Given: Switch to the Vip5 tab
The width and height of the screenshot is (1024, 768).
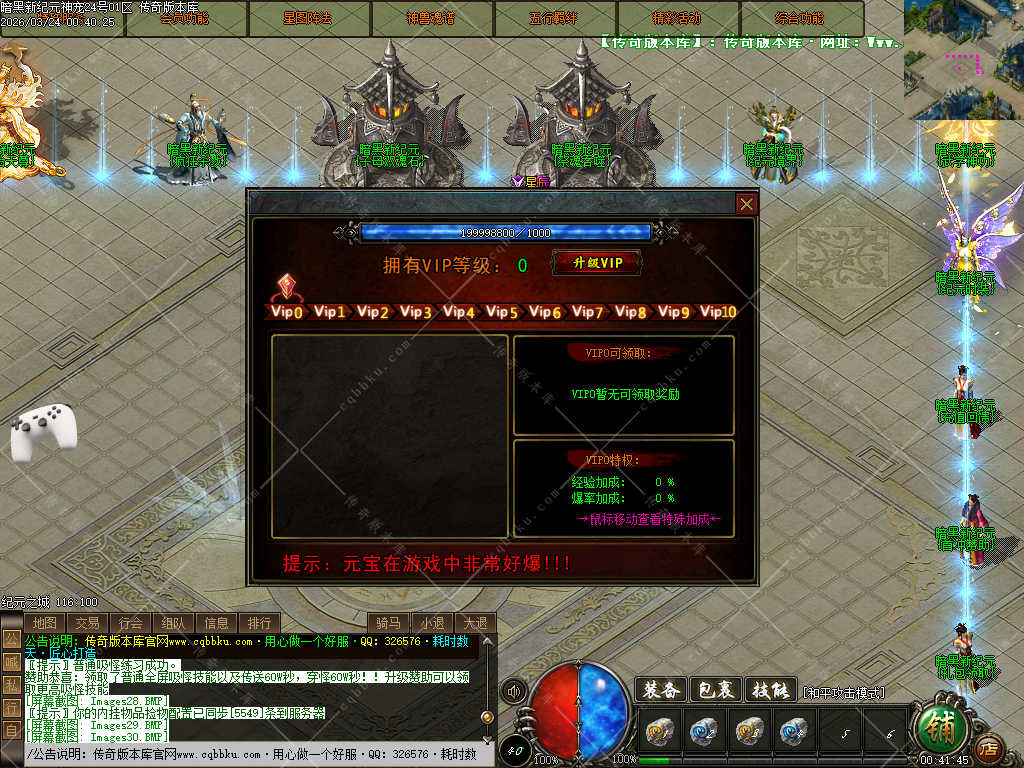Looking at the screenshot, I should 501,312.
